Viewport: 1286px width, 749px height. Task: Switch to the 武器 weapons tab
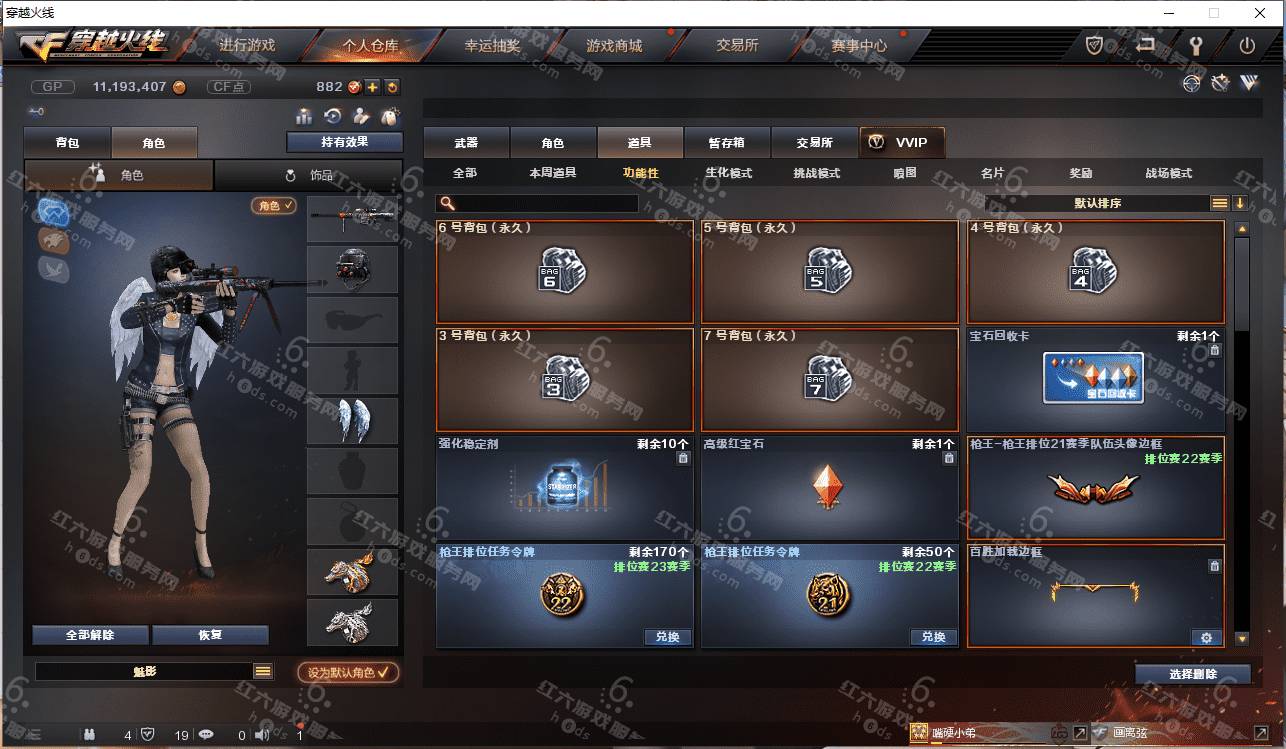pos(466,143)
